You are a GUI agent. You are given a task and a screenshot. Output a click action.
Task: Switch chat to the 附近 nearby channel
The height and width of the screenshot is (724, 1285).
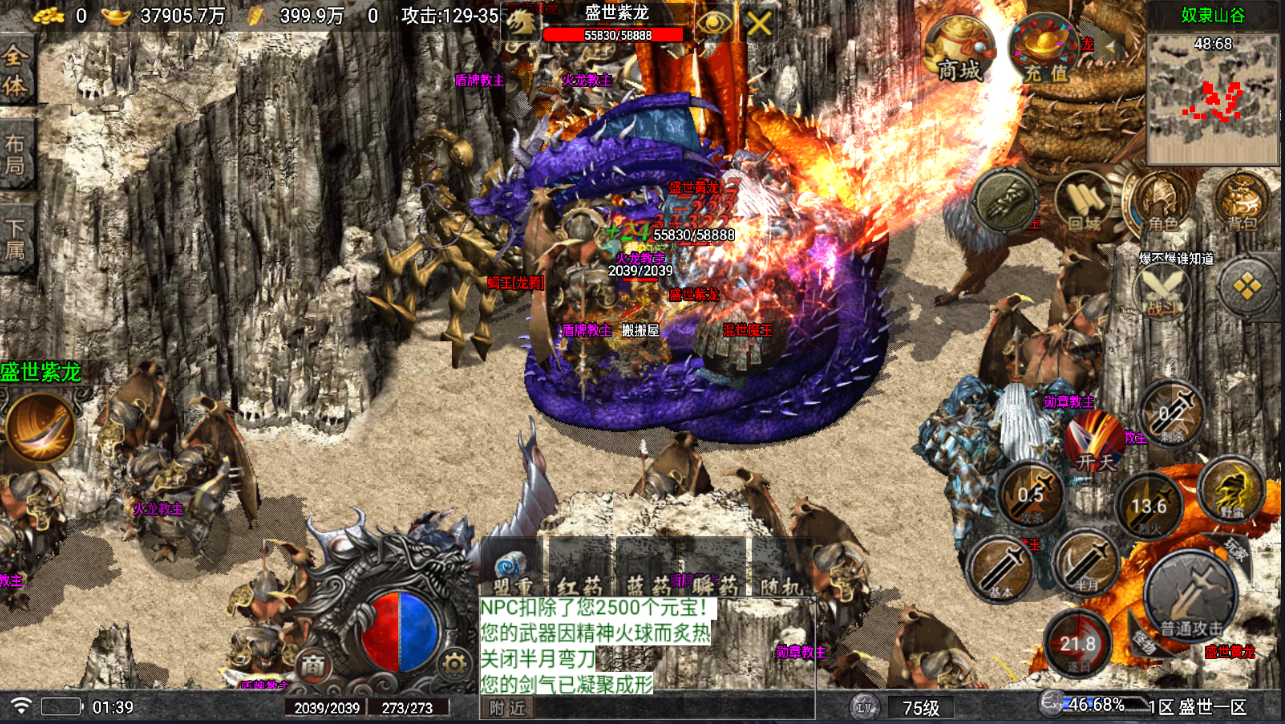pos(507,707)
